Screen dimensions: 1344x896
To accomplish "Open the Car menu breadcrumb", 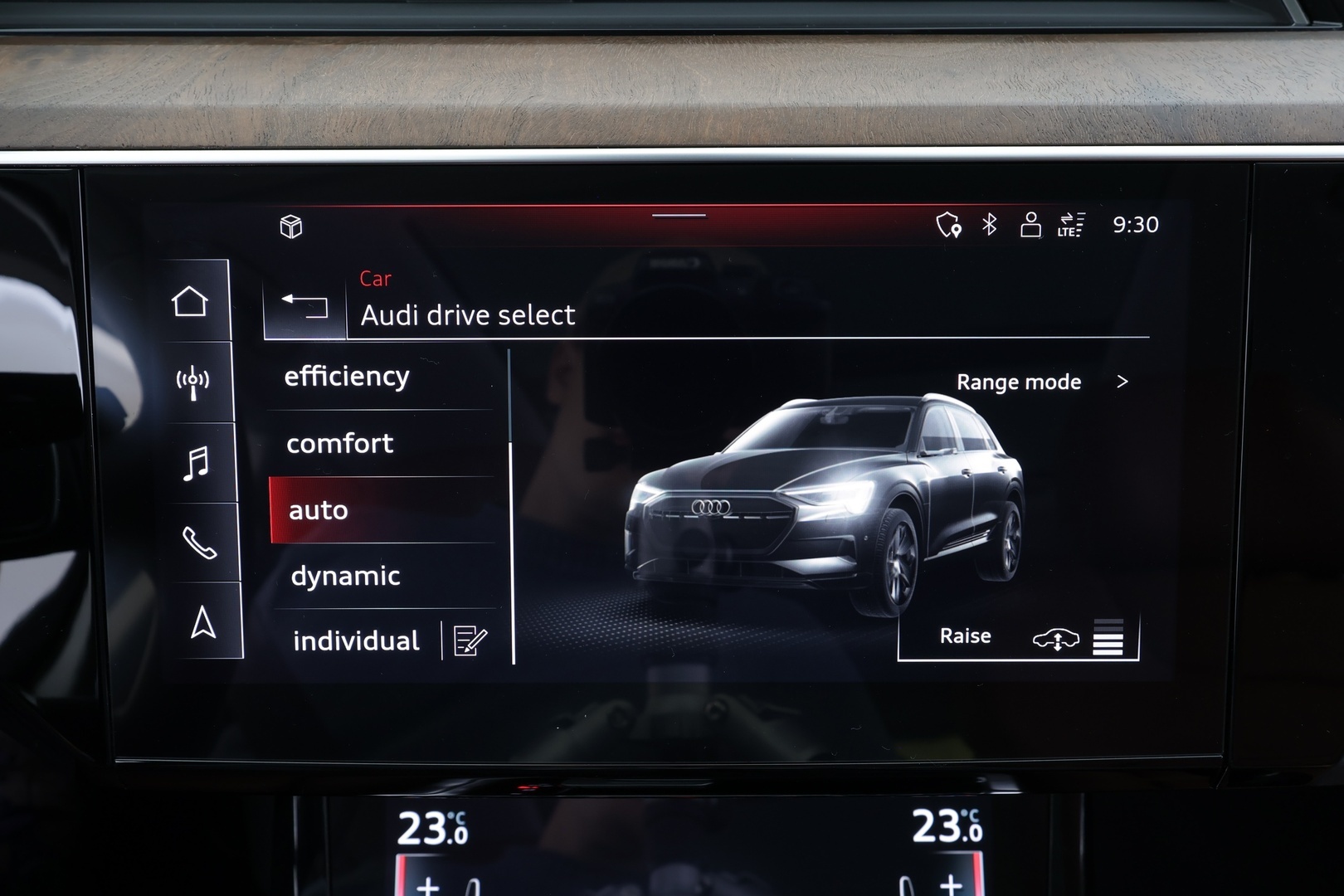I will [375, 280].
